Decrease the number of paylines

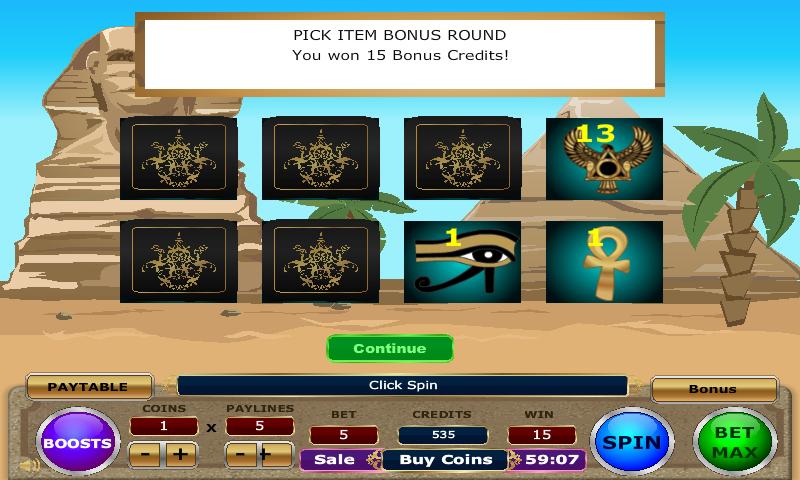[242, 455]
